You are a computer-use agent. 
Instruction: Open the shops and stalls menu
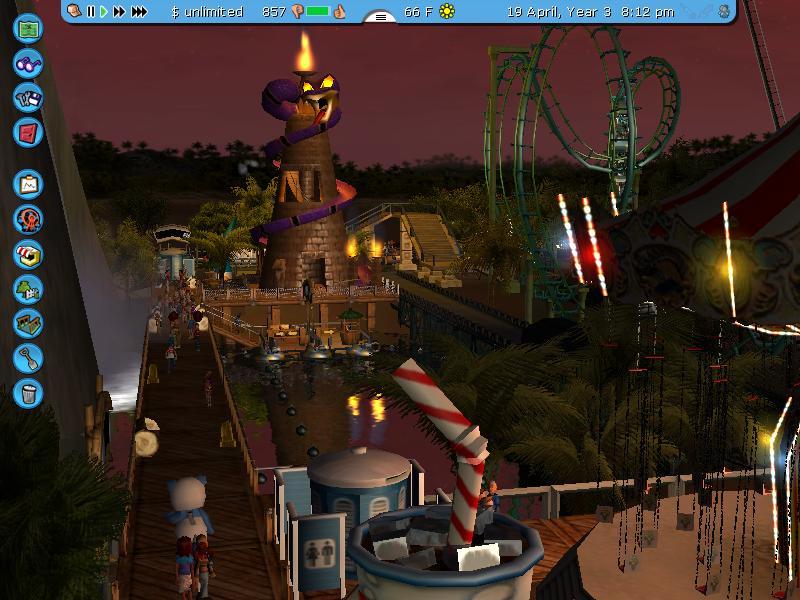click(x=28, y=254)
